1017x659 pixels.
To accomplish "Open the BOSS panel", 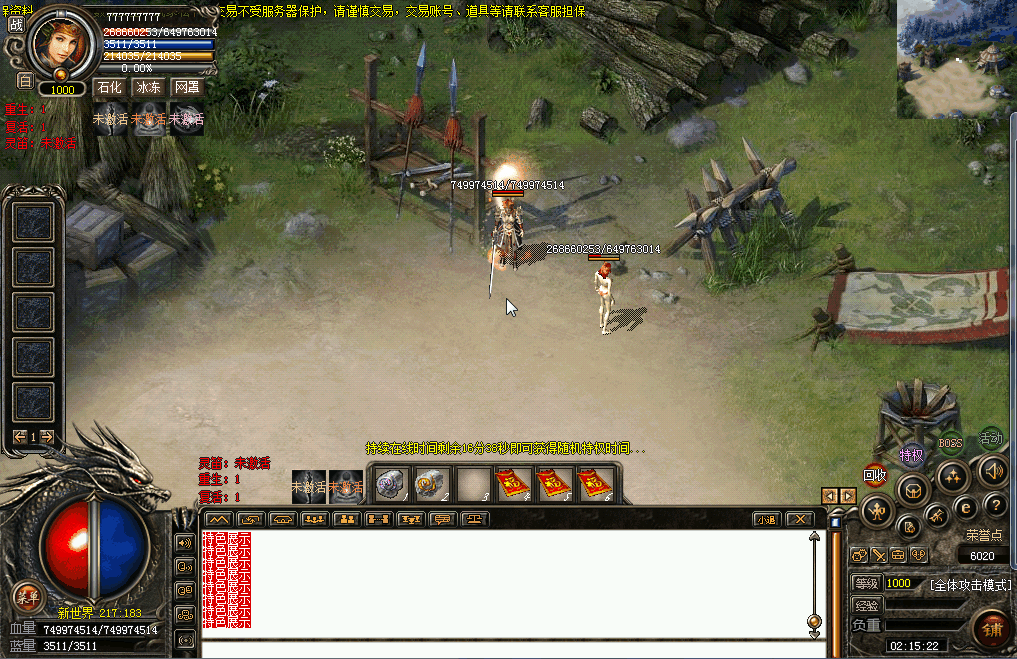I will 950,442.
